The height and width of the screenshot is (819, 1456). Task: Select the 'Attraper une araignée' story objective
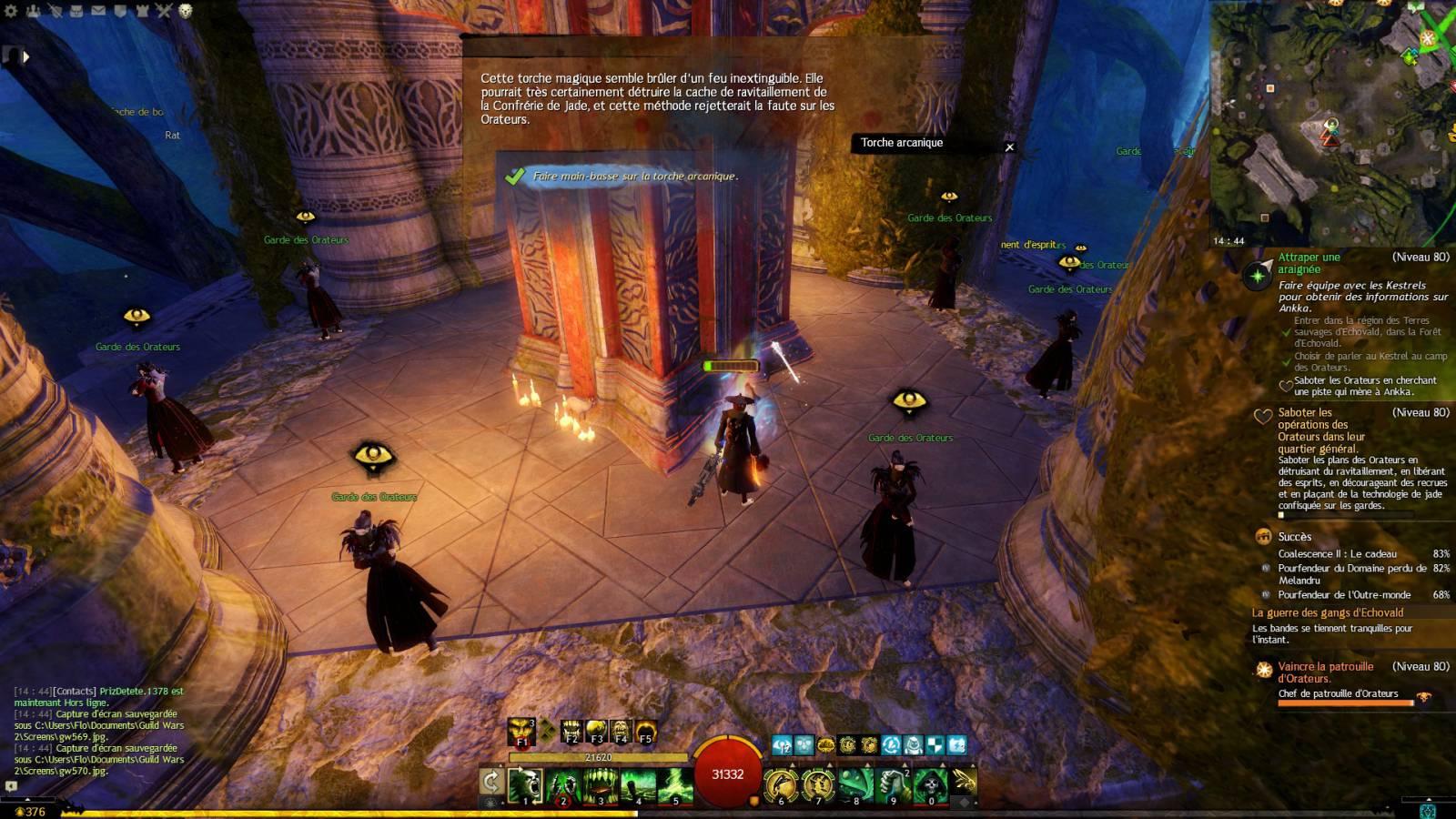[1309, 263]
